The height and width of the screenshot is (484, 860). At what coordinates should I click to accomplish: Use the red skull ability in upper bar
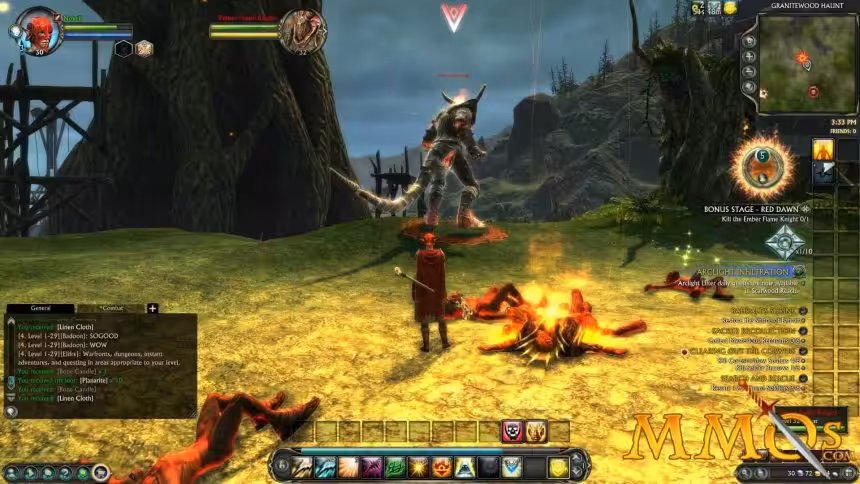click(513, 431)
